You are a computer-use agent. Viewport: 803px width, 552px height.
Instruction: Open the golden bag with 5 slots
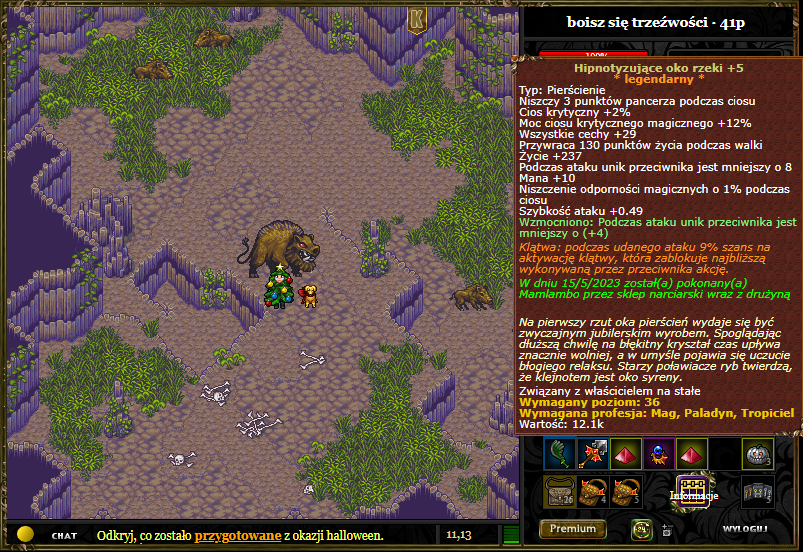pos(626,490)
